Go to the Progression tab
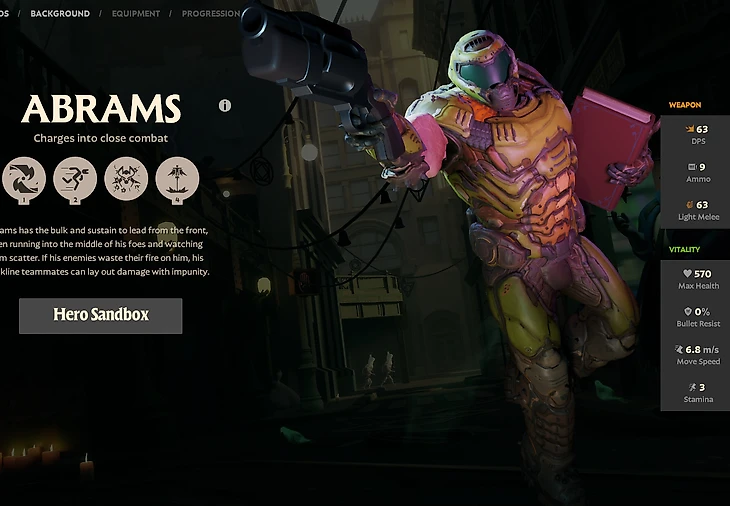730x506 pixels. [x=209, y=14]
